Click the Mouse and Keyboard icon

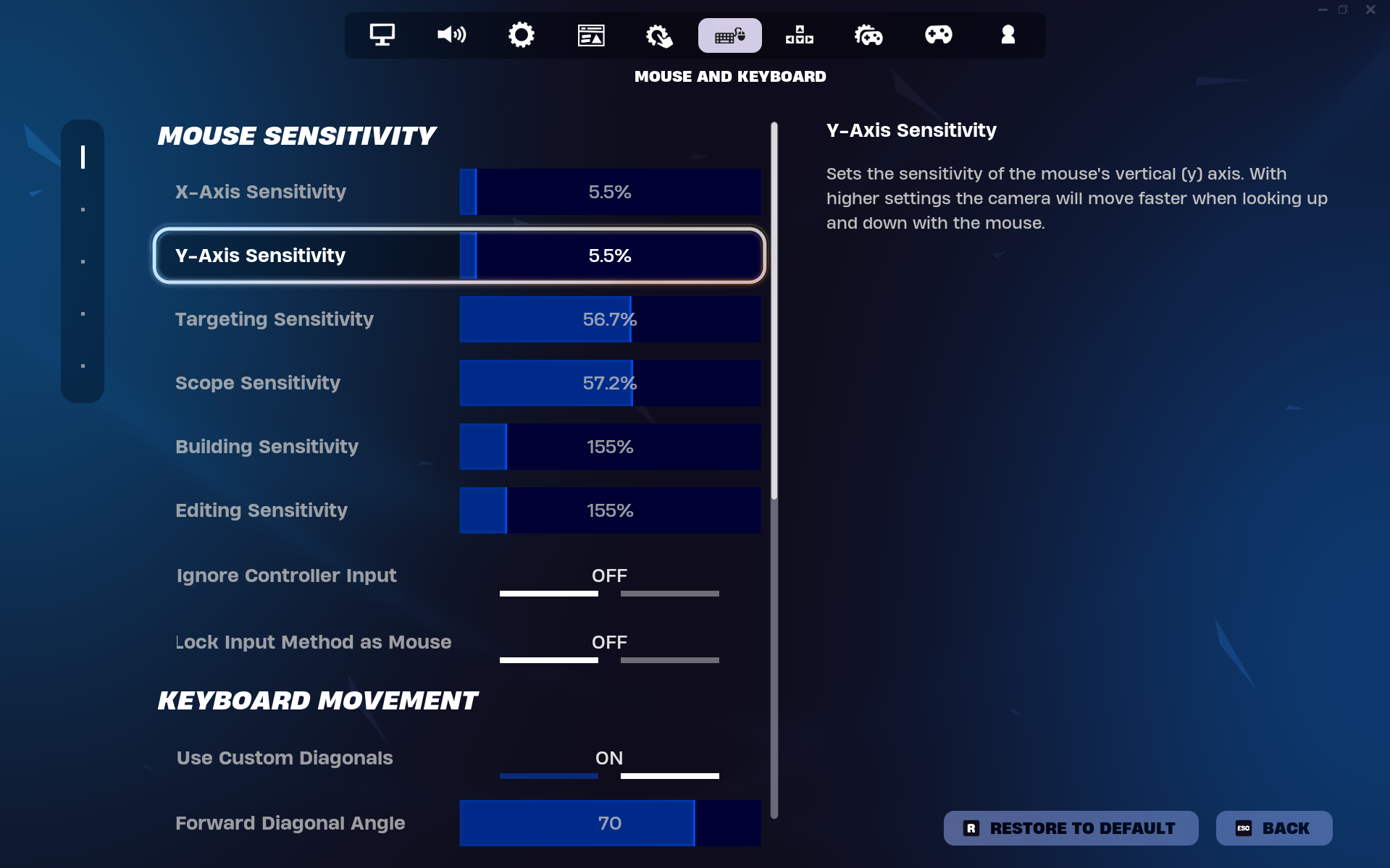(729, 35)
